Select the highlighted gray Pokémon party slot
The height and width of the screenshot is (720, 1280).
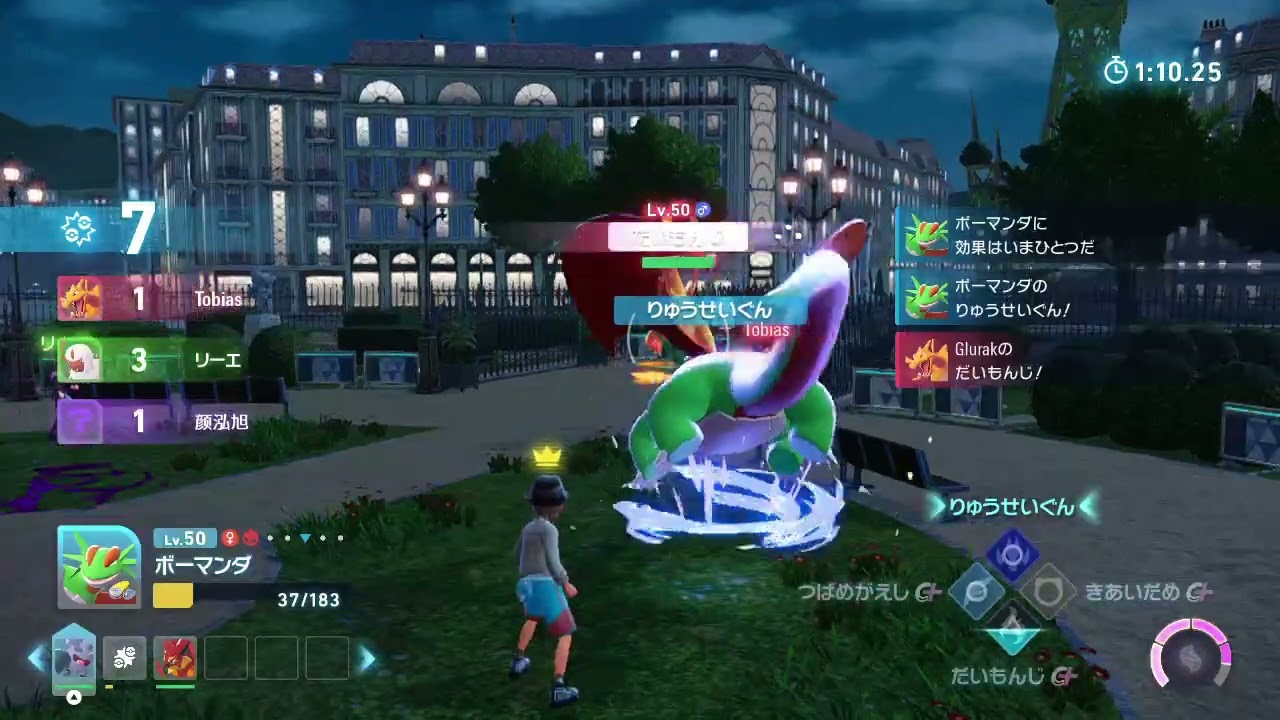(74, 657)
